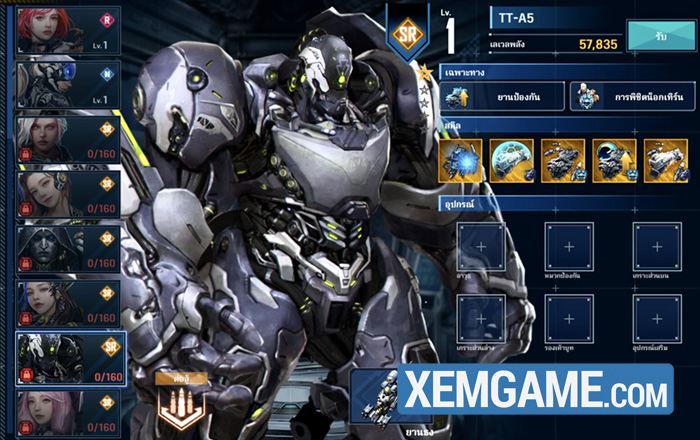
Task: View the blue energy burst skill
Action: [461, 161]
